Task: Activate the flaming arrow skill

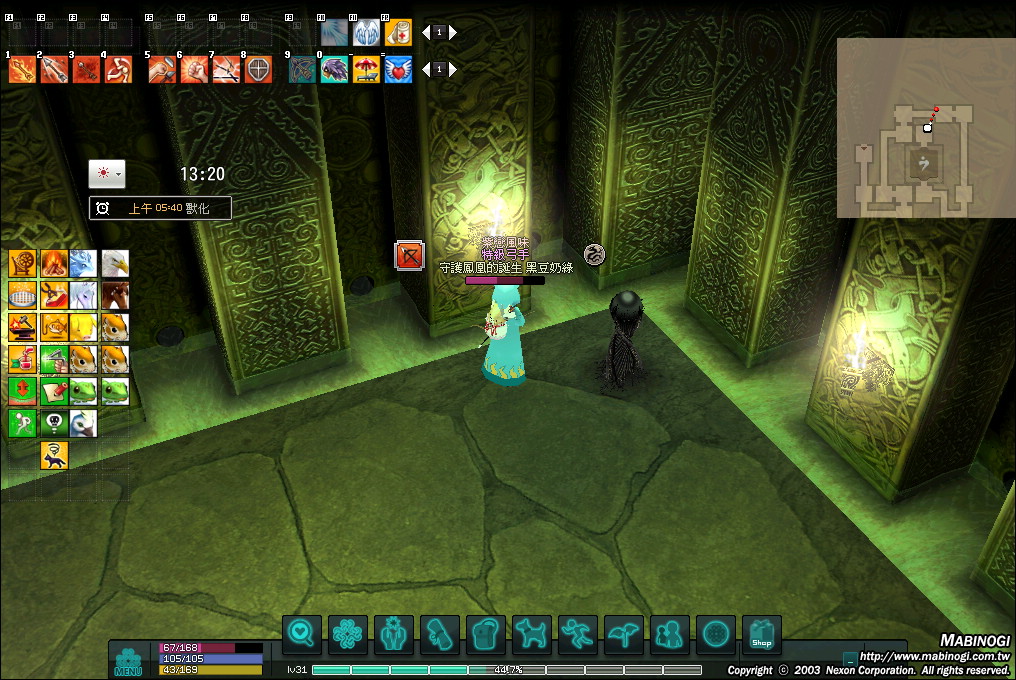Action: coord(23,69)
